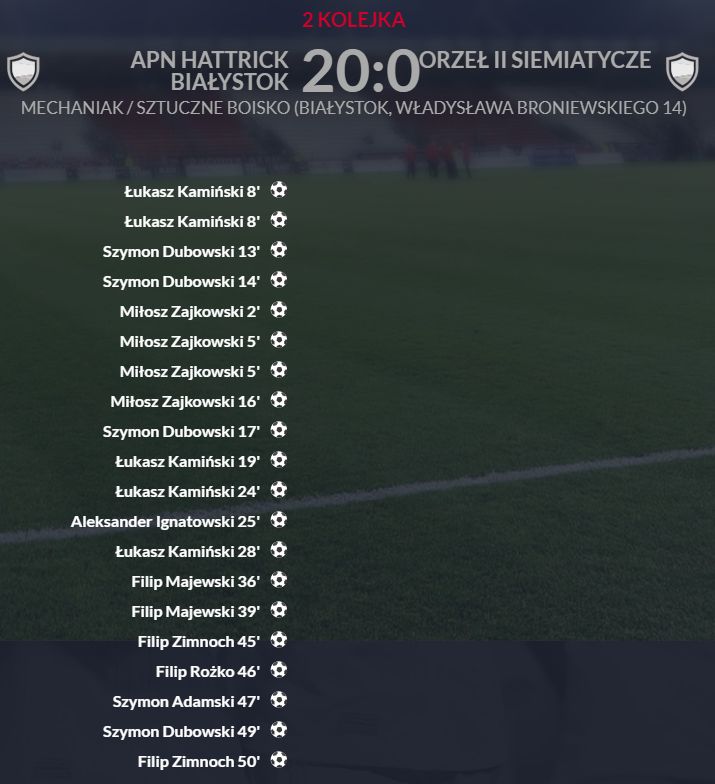The width and height of the screenshot is (715, 784).
Task: Select Szymon Dubowski's 49' goal entry
Action: [181, 731]
